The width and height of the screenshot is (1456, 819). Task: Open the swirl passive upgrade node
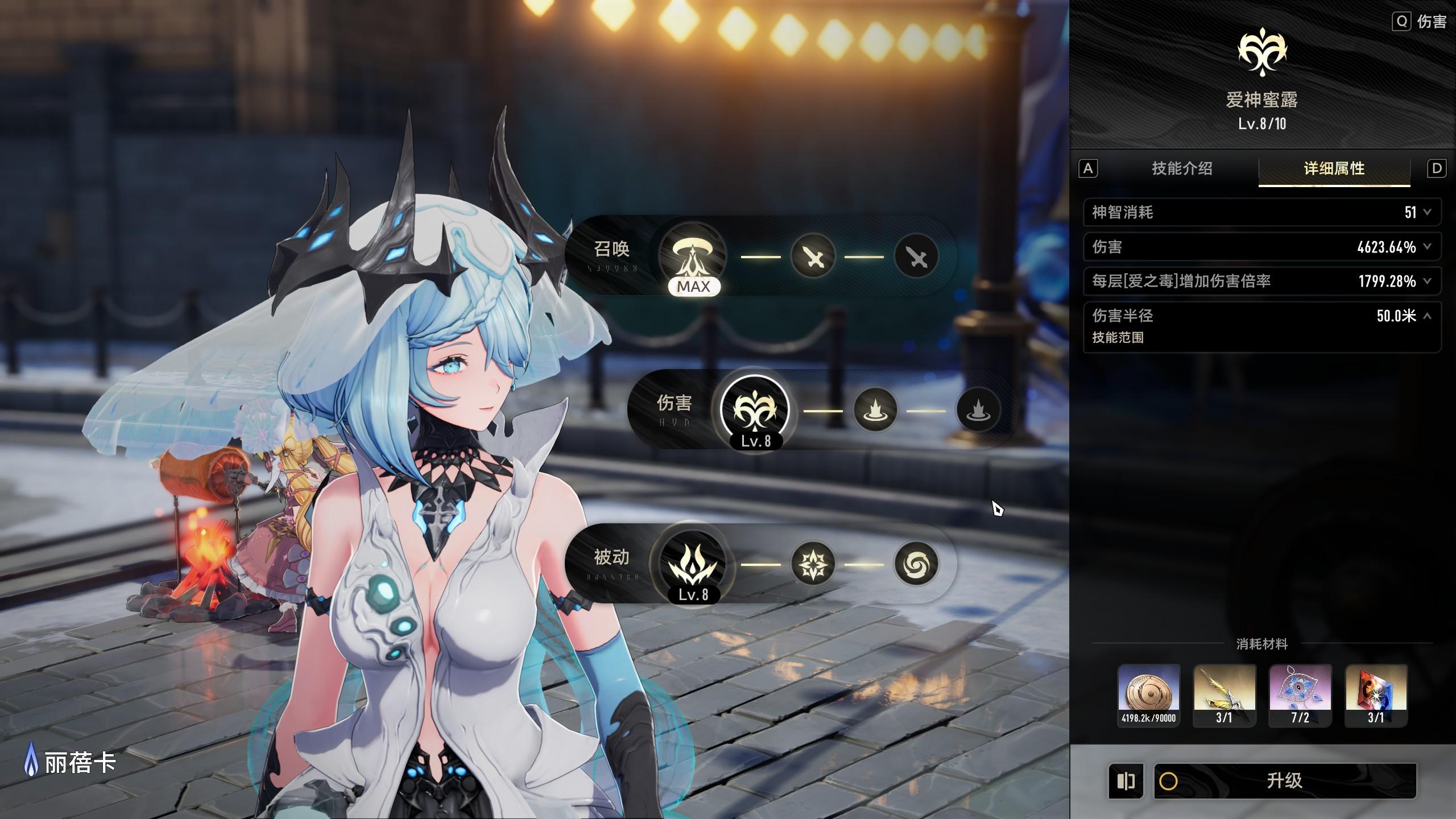point(916,564)
